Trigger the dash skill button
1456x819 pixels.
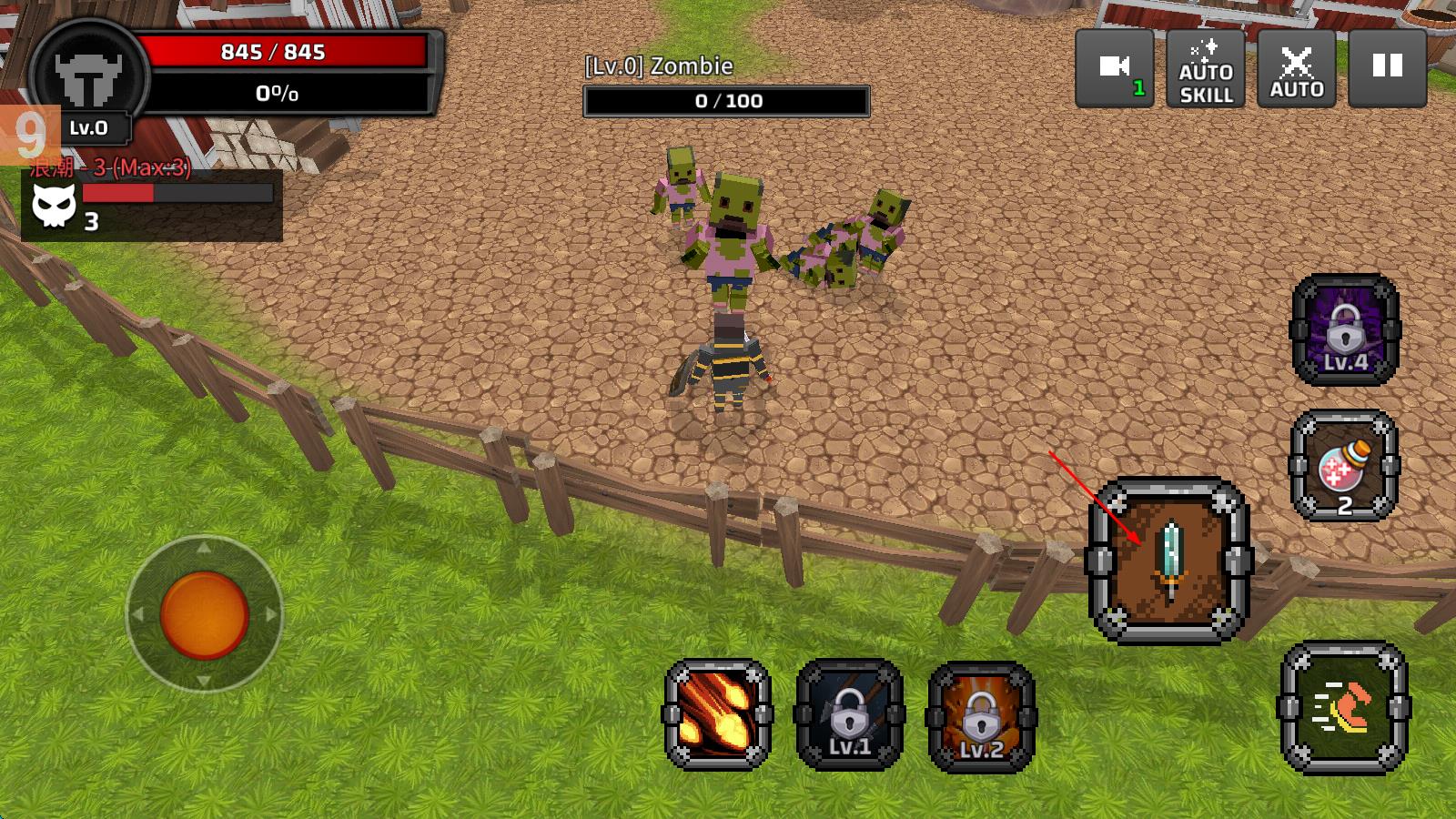coord(1344,708)
